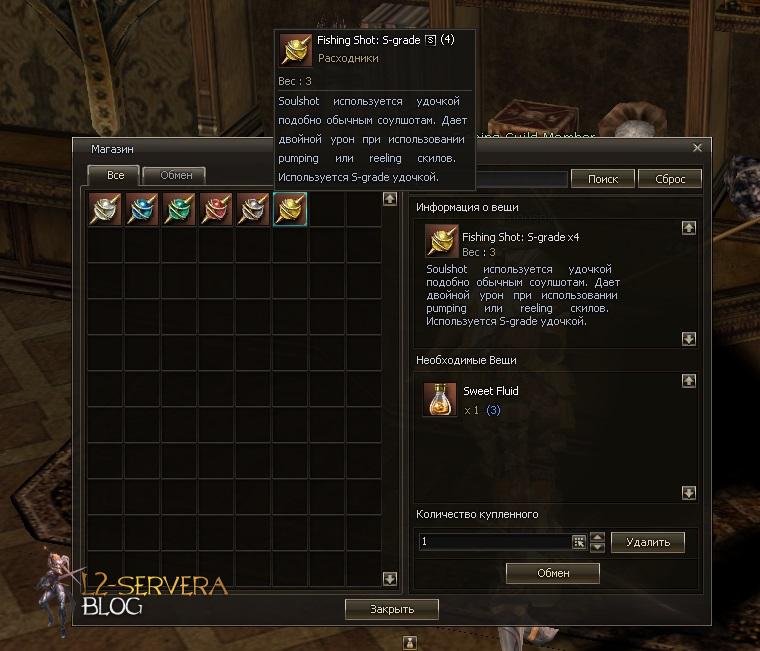Image resolution: width=760 pixels, height=651 pixels.
Task: Close the shop using Закрыть
Action: pyautogui.click(x=392, y=608)
